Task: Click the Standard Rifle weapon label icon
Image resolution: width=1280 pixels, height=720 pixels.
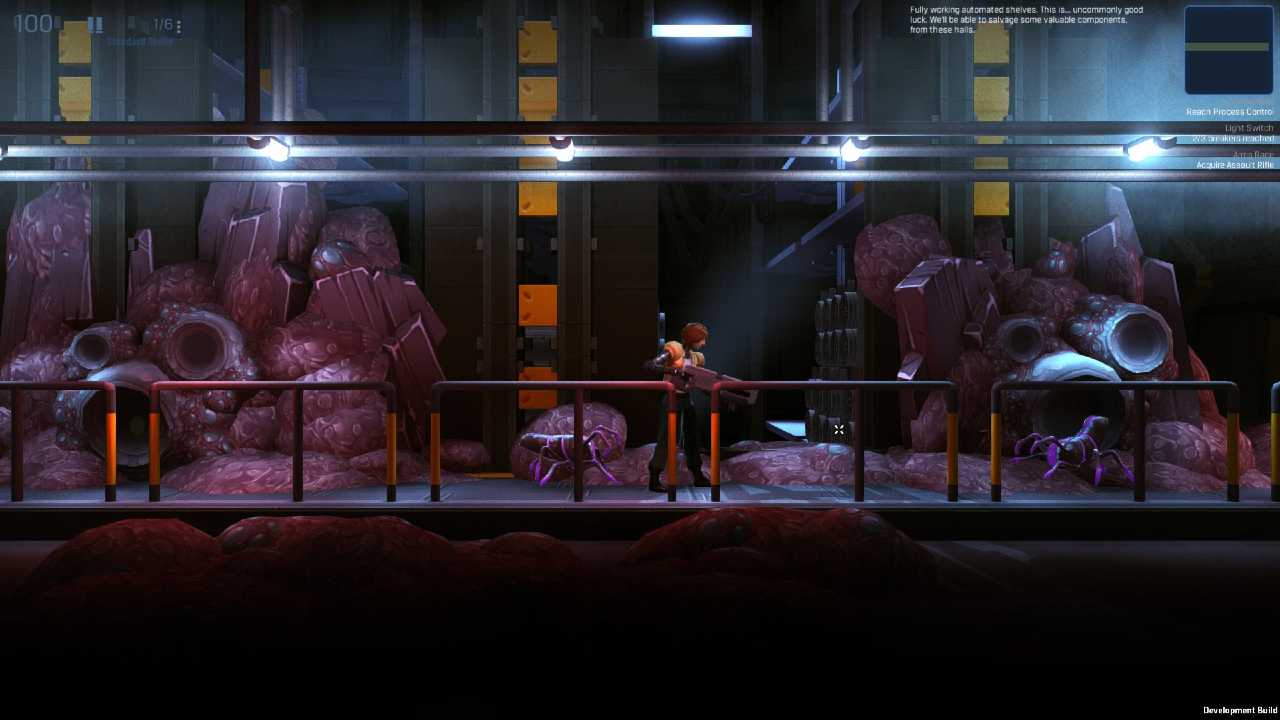Action: [x=140, y=42]
